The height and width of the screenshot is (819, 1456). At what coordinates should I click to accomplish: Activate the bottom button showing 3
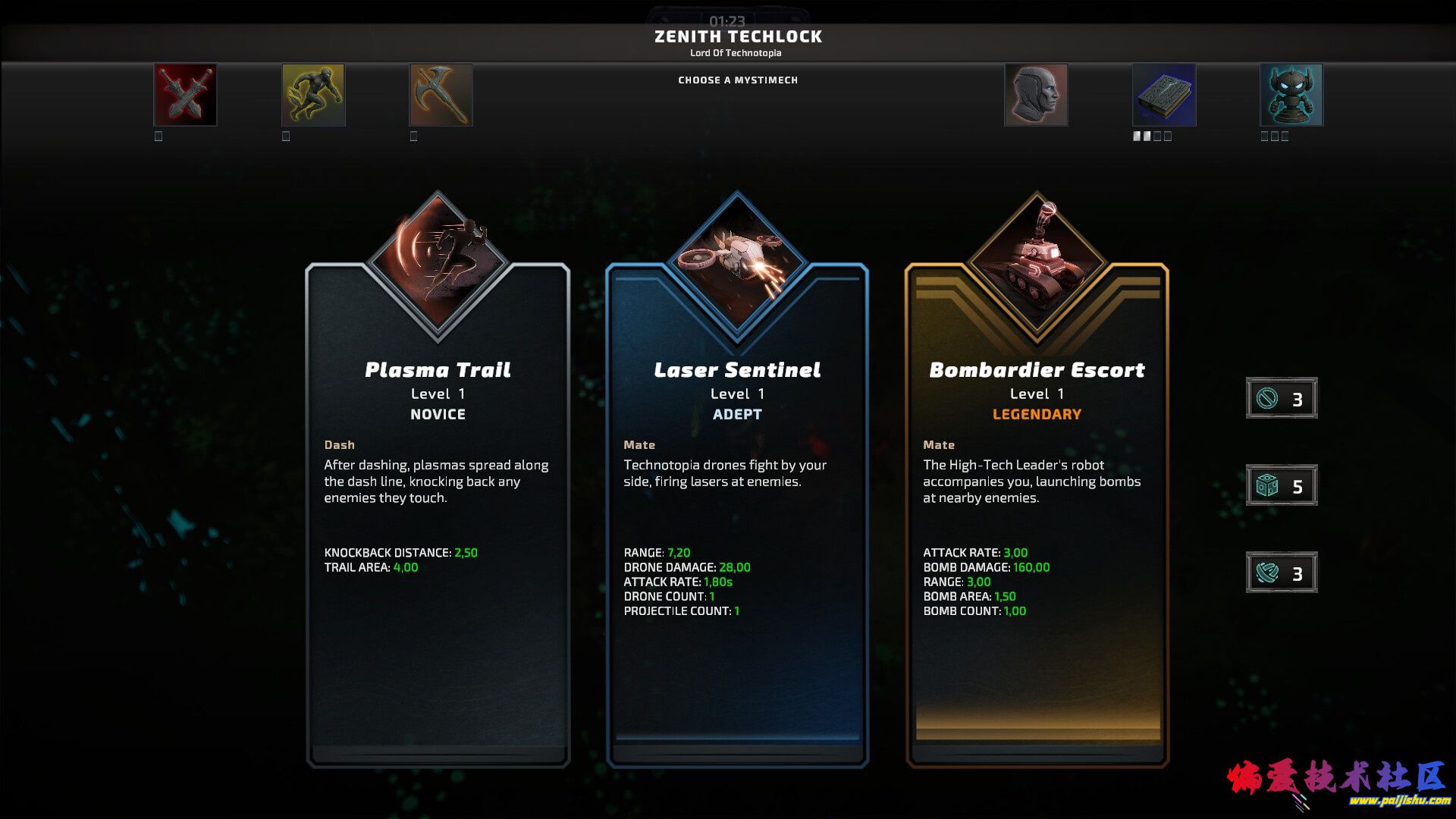1282,573
